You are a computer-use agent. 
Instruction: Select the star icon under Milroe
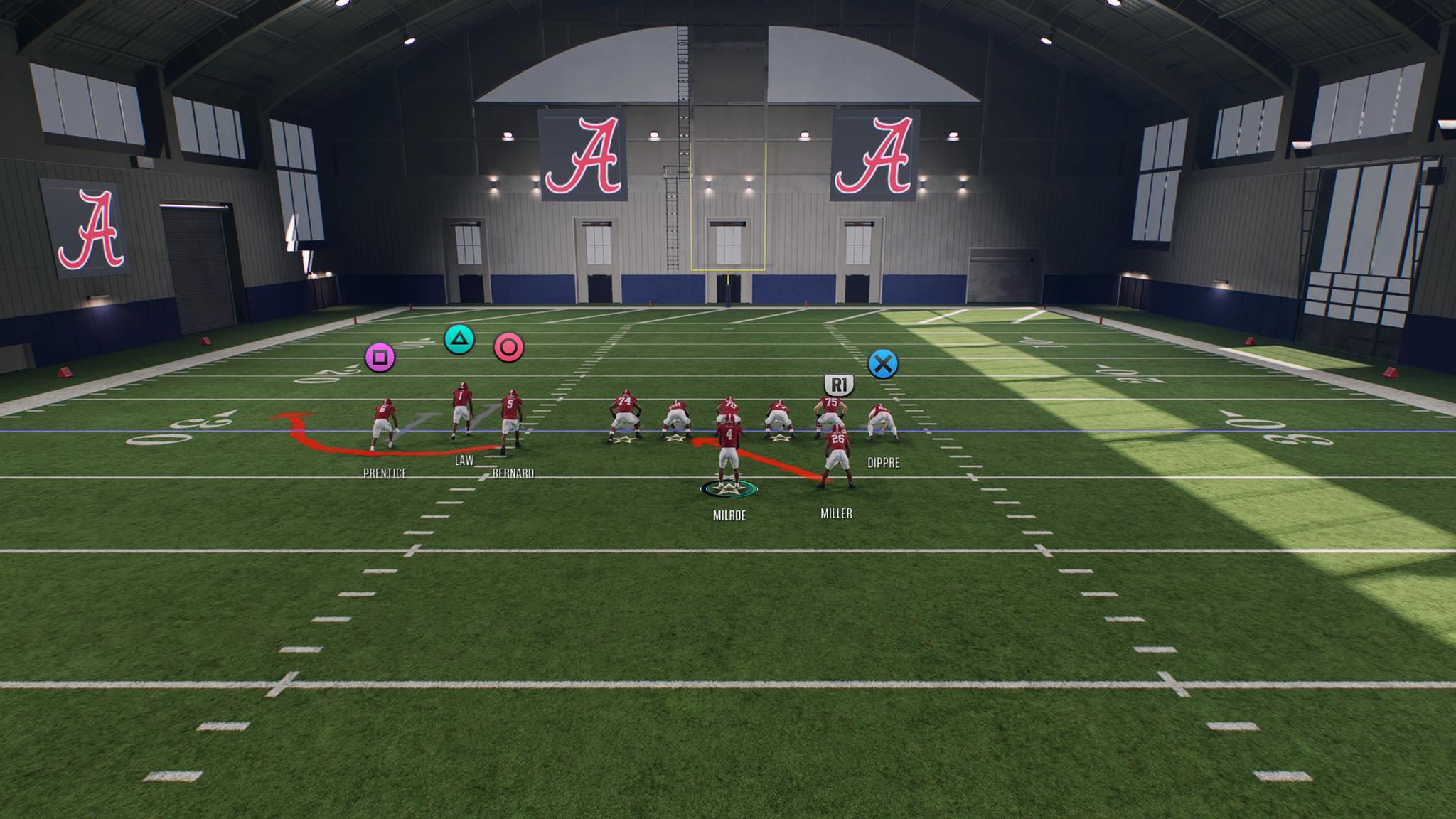pyautogui.click(x=730, y=489)
